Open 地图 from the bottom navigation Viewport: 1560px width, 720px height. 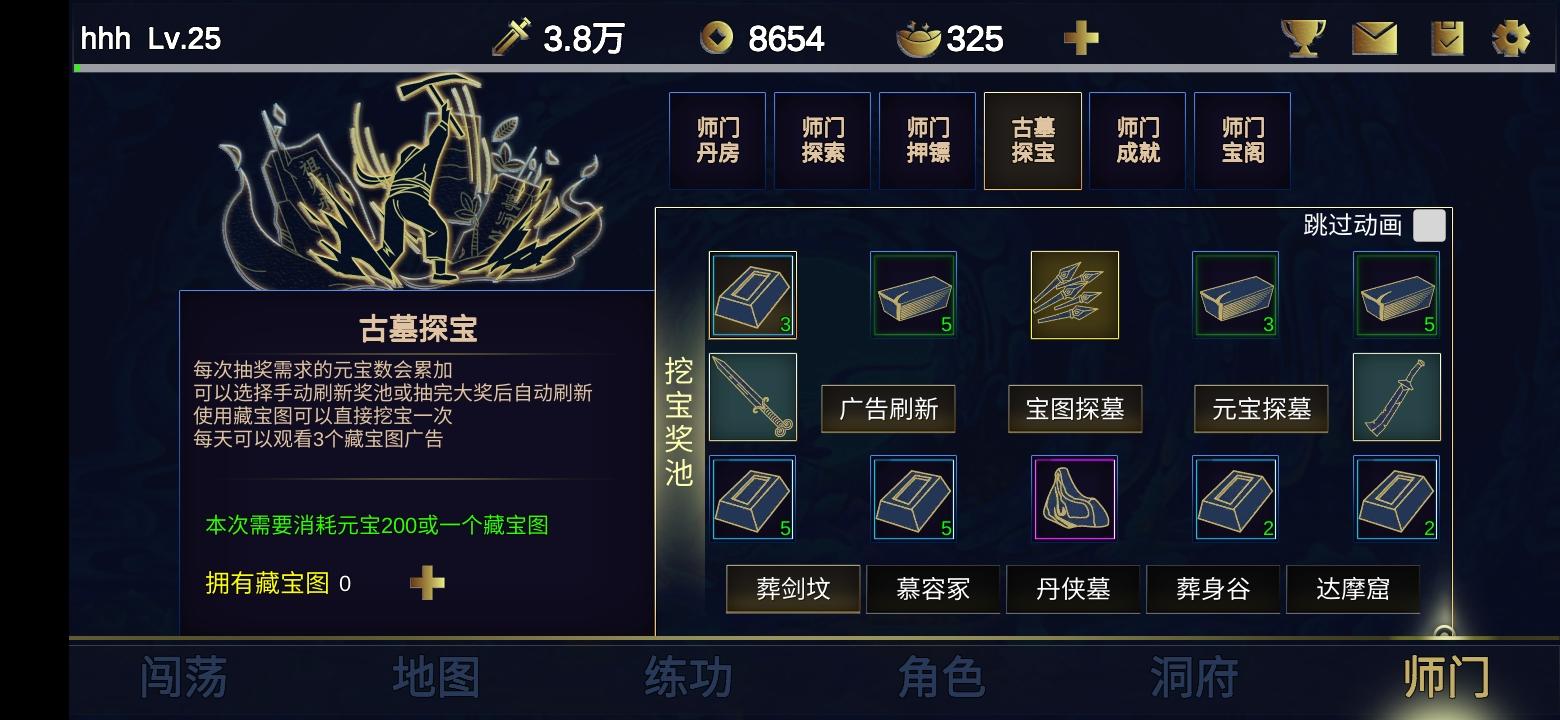click(x=434, y=677)
